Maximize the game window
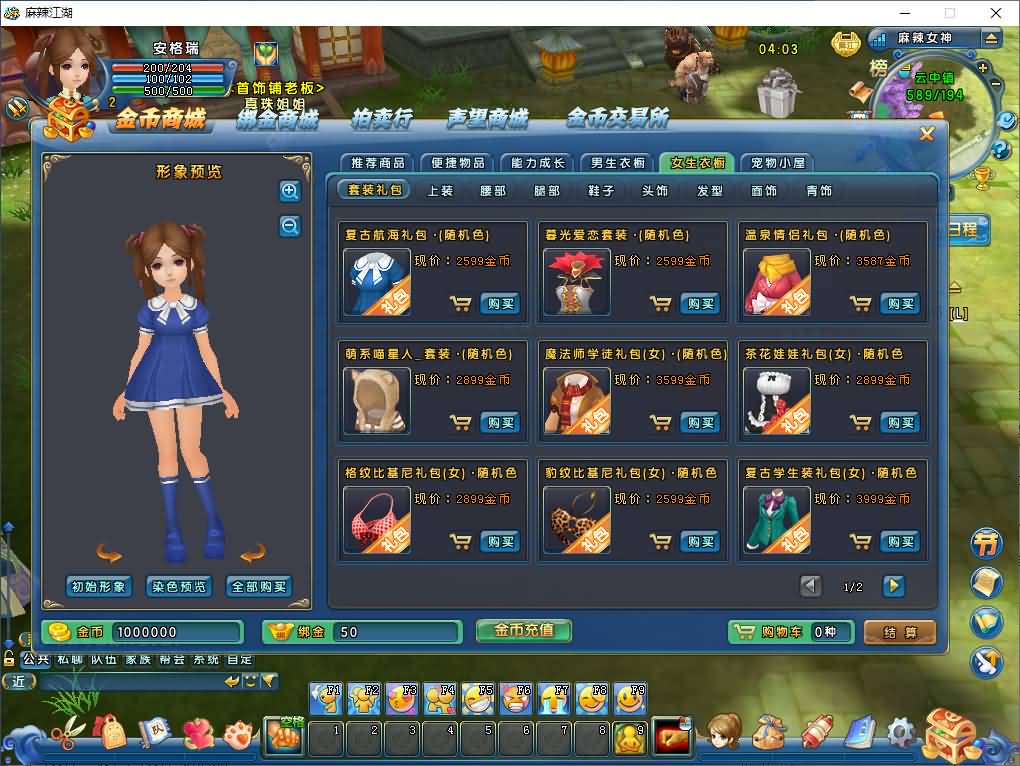 click(x=950, y=13)
